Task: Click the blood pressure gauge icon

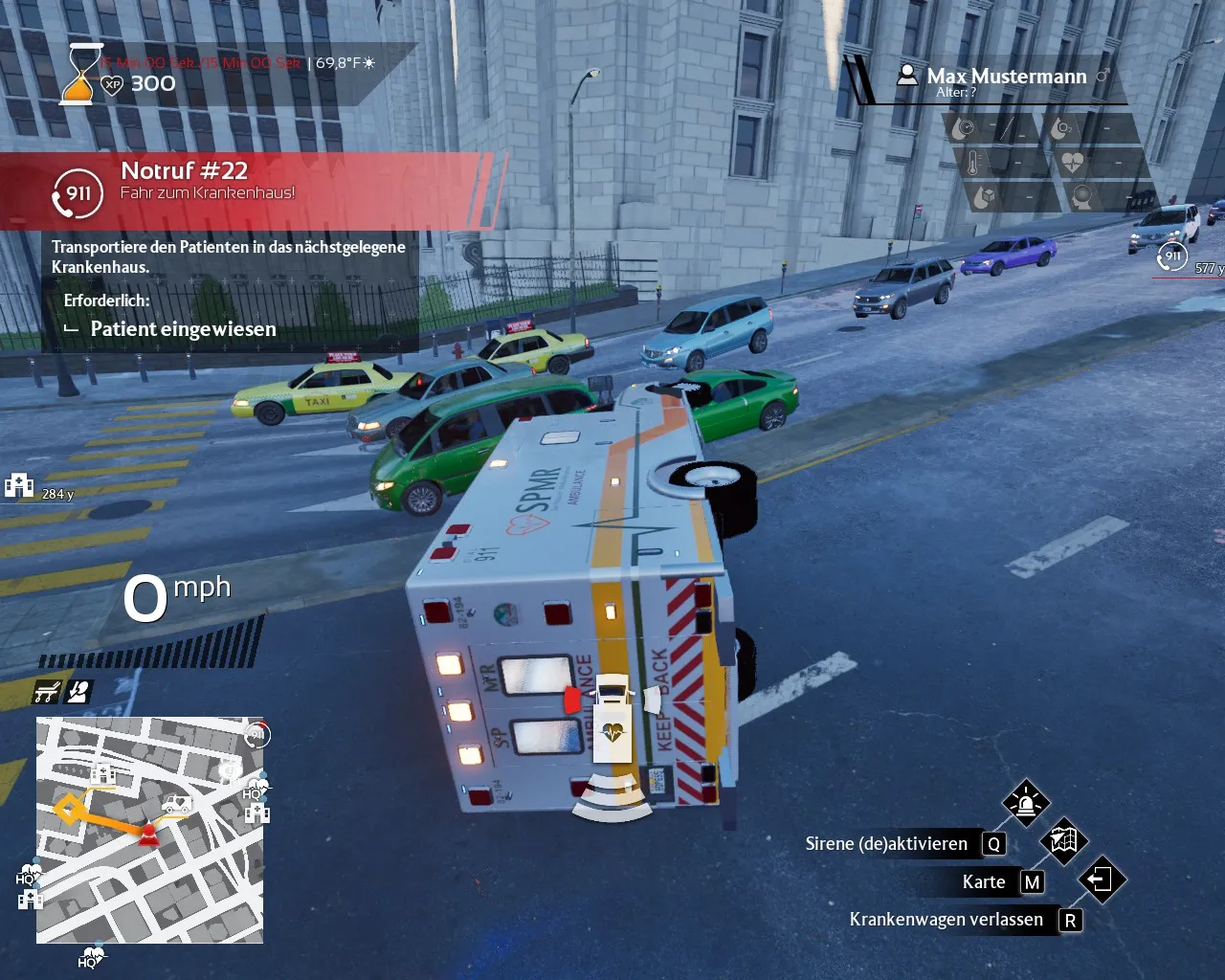Action: 964,128
